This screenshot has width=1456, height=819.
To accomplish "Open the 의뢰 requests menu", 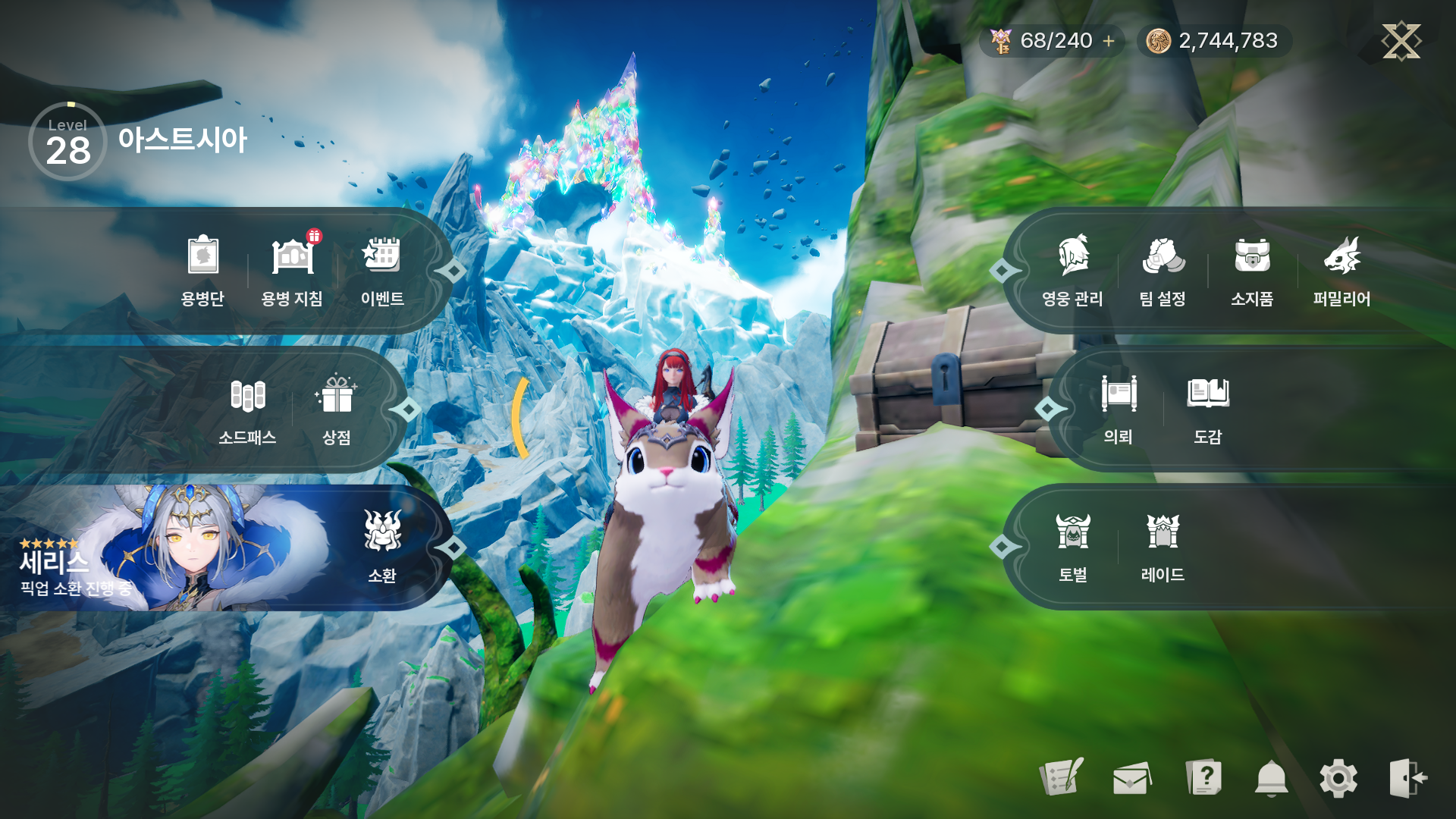I will pyautogui.click(x=1119, y=409).
